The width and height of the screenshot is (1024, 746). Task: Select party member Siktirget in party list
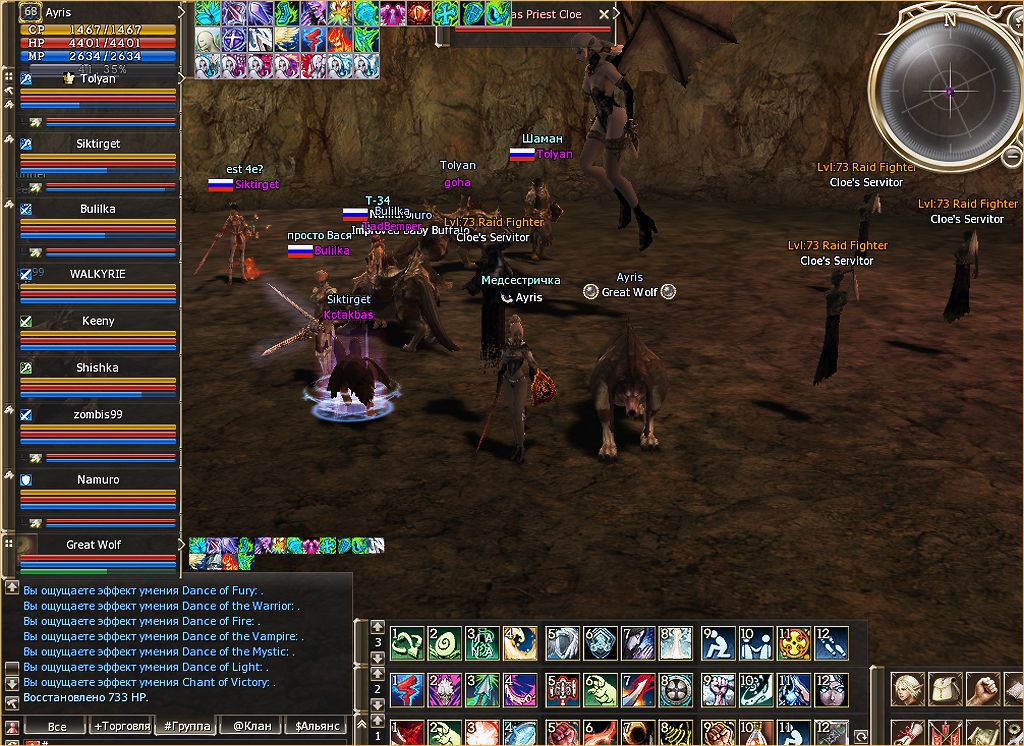pyautogui.click(x=98, y=144)
